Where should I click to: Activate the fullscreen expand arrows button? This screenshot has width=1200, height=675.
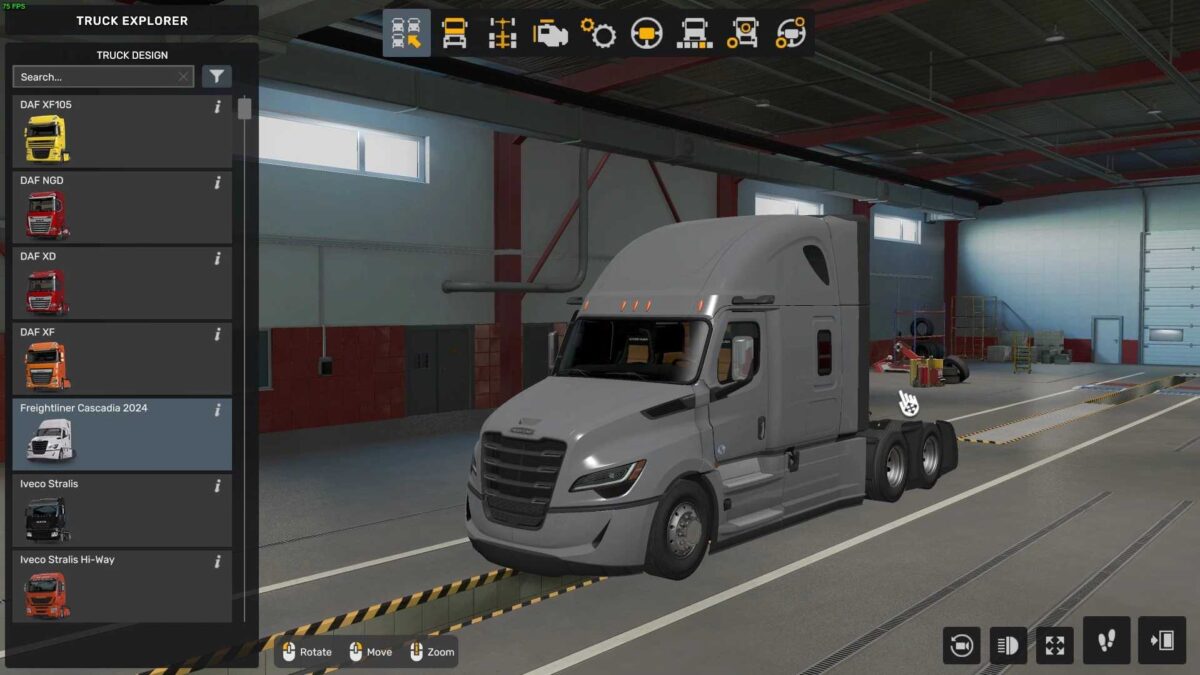coord(1055,645)
